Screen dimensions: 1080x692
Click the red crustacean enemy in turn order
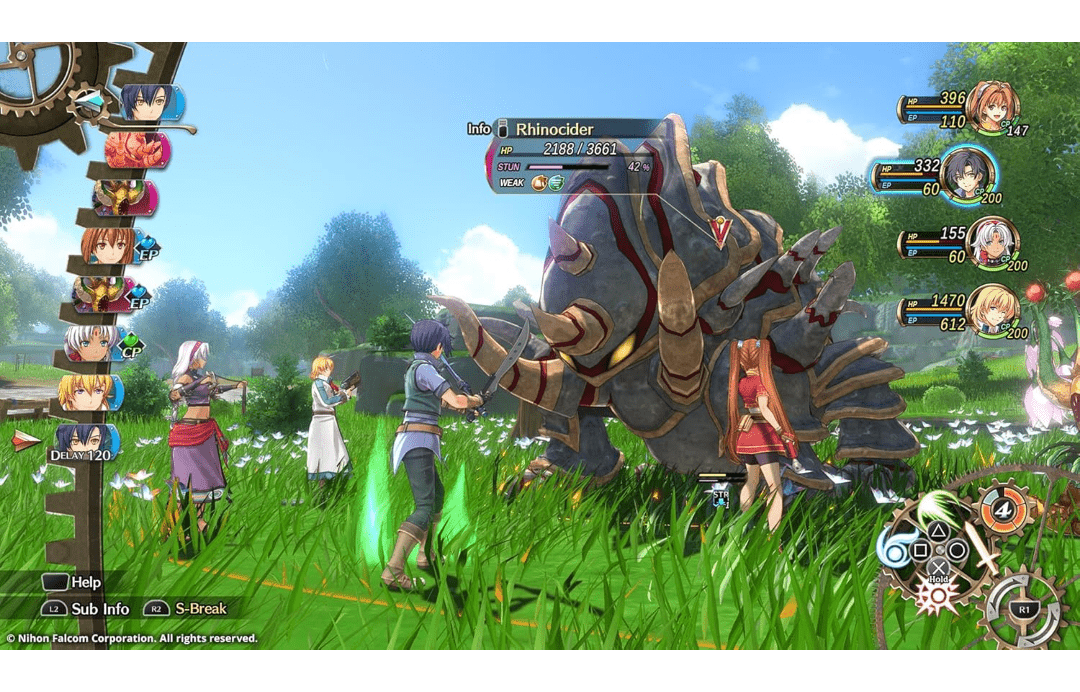(x=137, y=150)
